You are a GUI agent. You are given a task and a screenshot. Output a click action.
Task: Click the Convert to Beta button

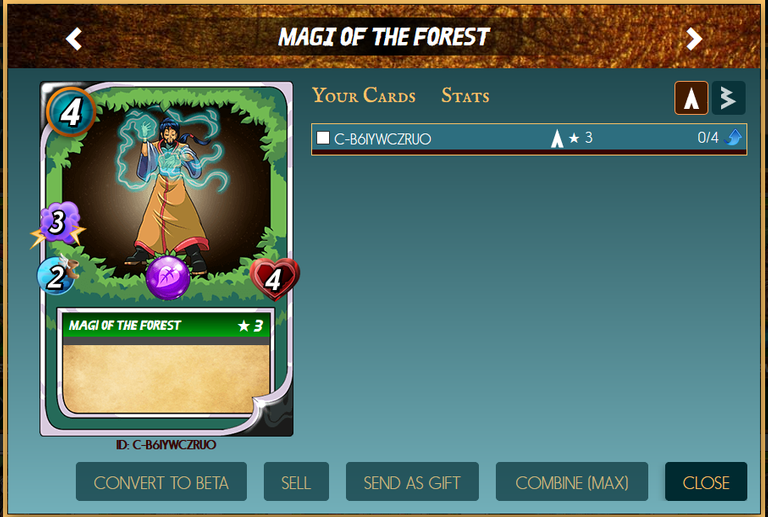click(161, 482)
